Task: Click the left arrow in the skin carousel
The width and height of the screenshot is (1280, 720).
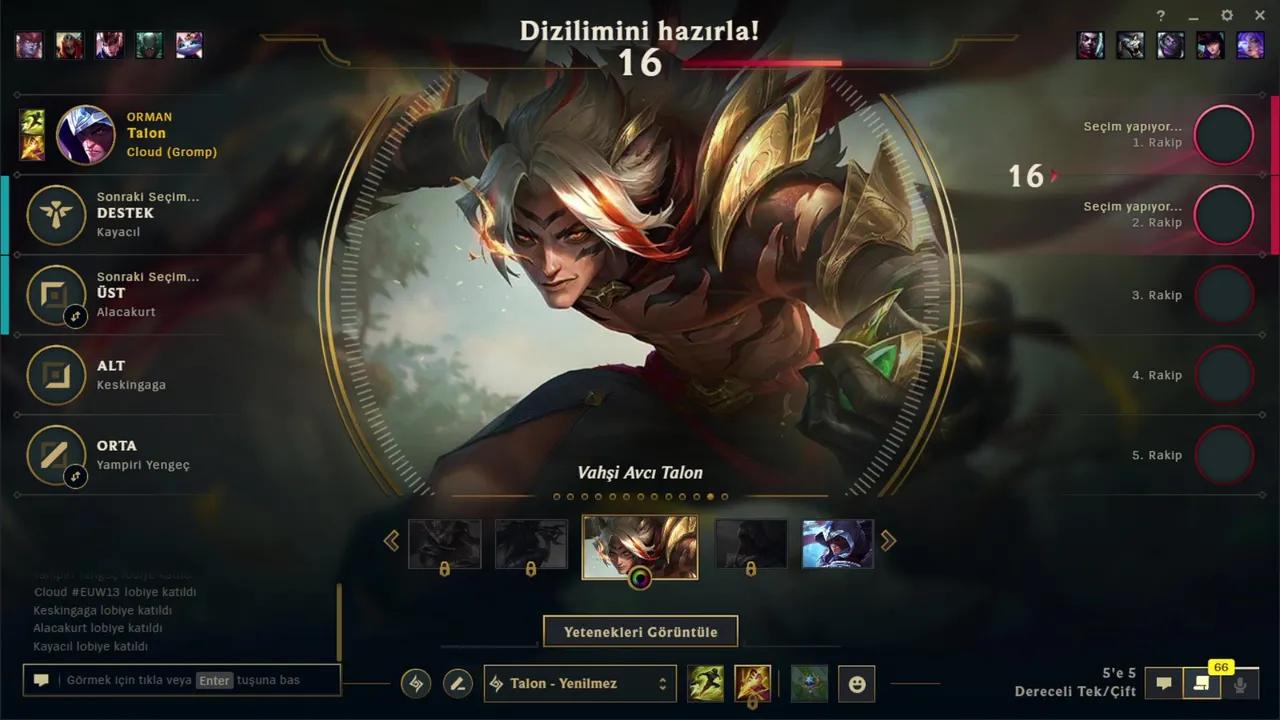Action: [x=392, y=540]
